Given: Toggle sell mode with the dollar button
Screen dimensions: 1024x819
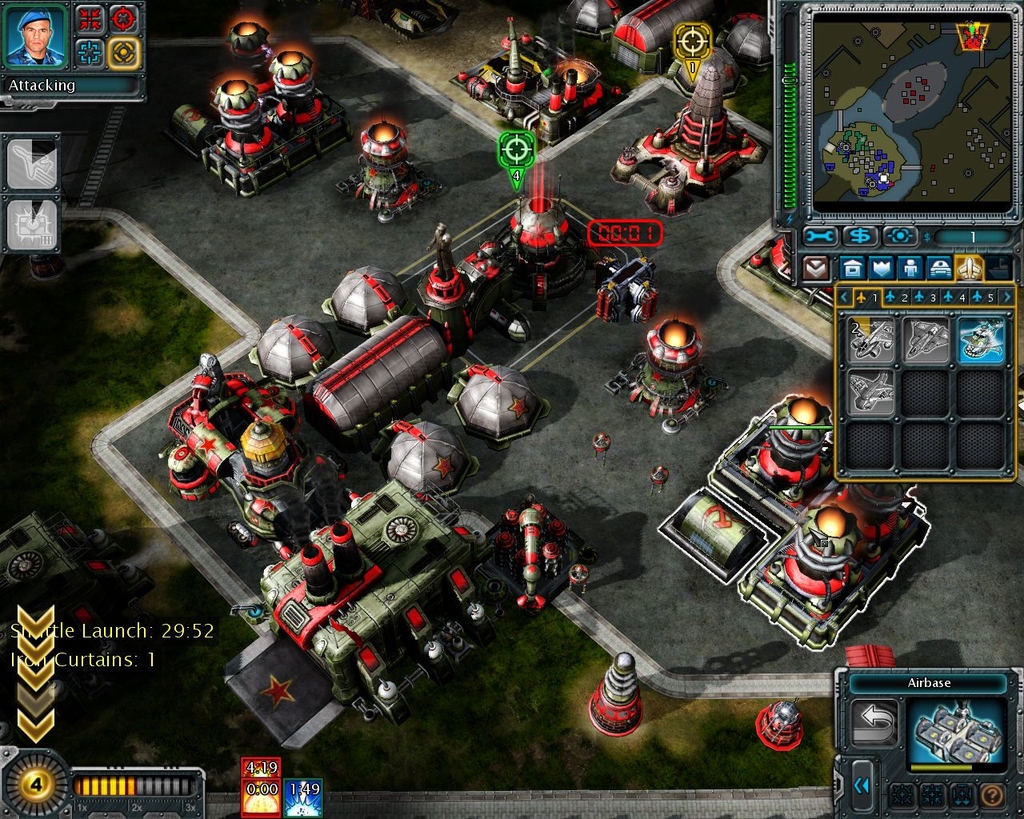Looking at the screenshot, I should tap(859, 237).
